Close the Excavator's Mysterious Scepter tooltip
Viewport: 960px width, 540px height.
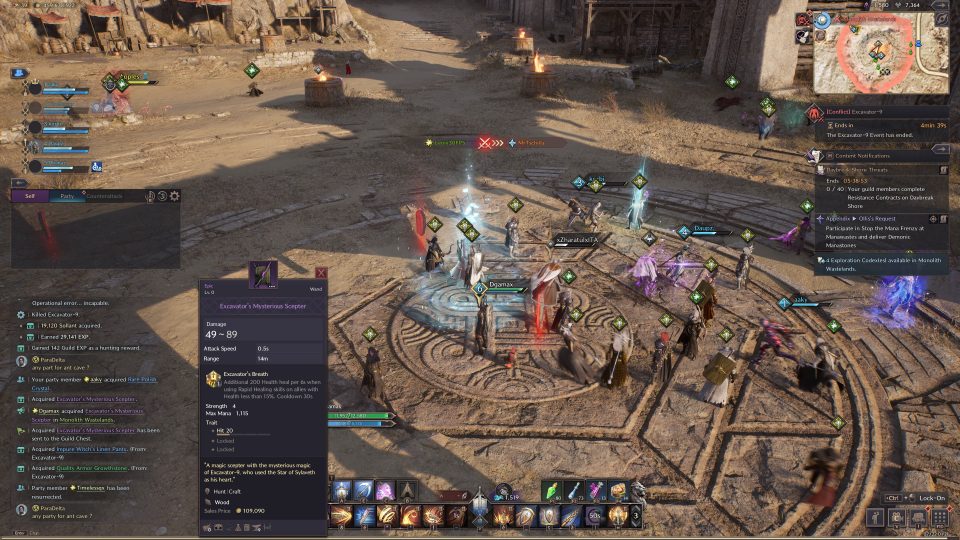[321, 273]
